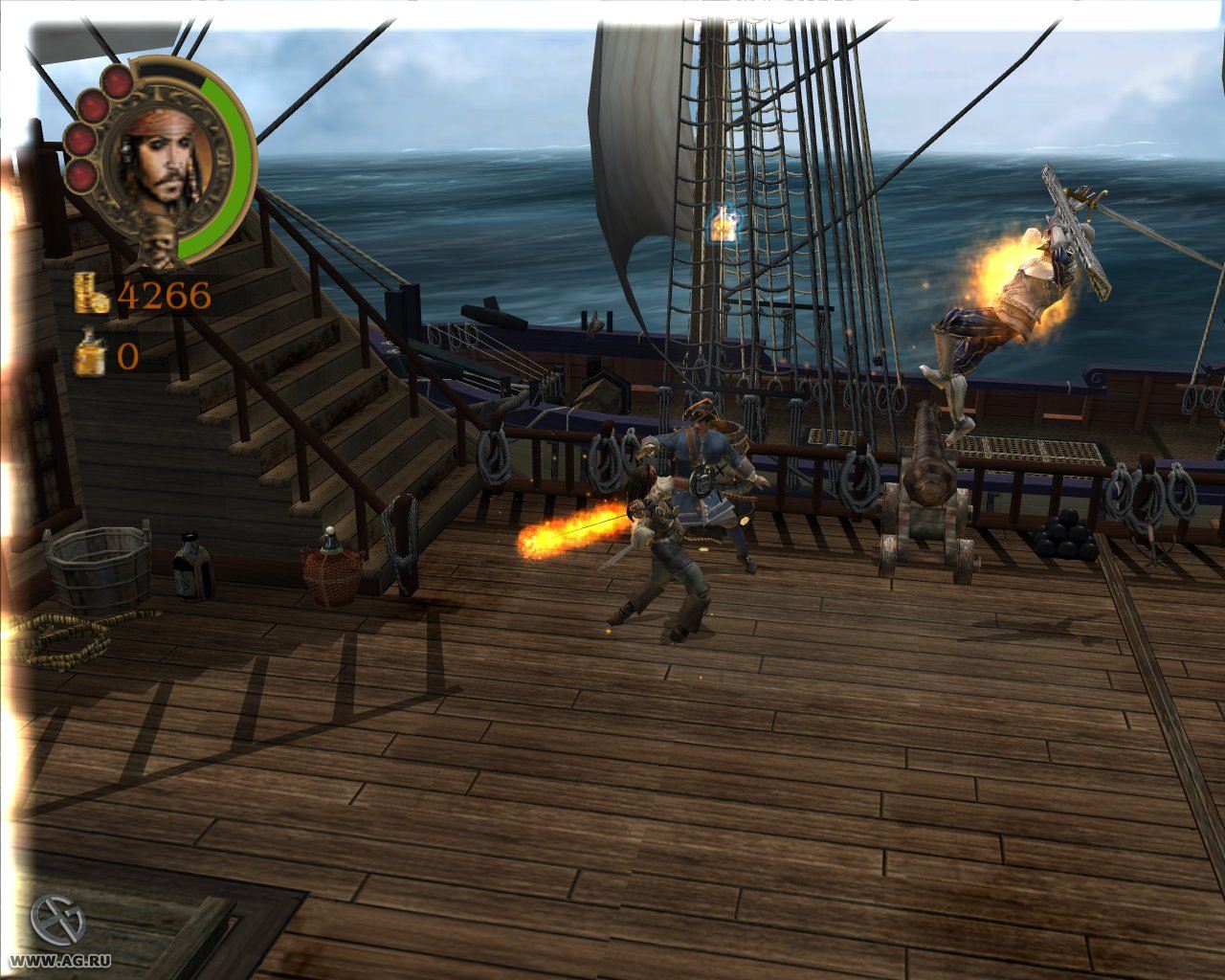The width and height of the screenshot is (1225, 980).
Task: Select the gold coins stack icon
Action: (92, 293)
